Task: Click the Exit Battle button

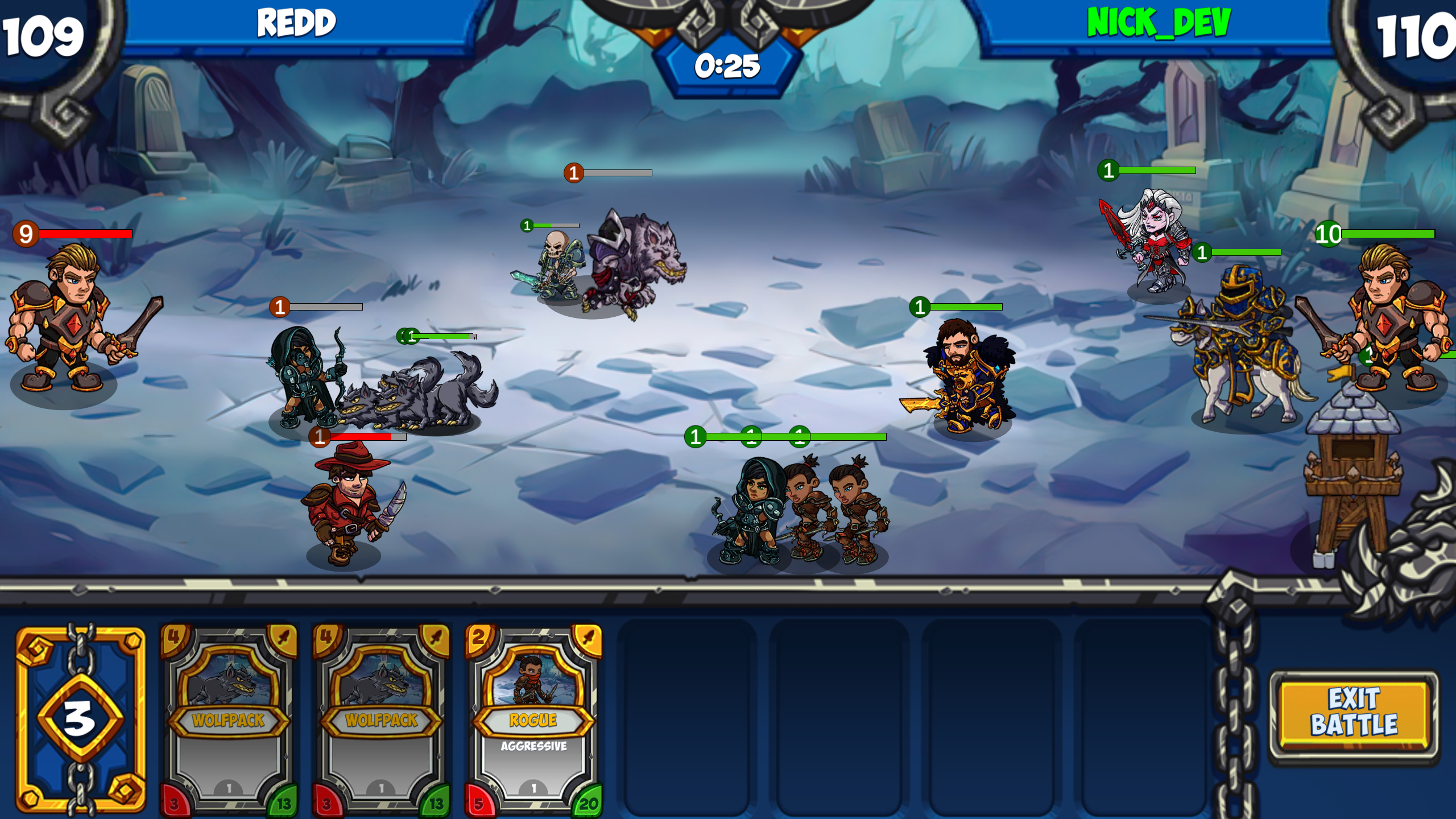Action: point(1354,713)
